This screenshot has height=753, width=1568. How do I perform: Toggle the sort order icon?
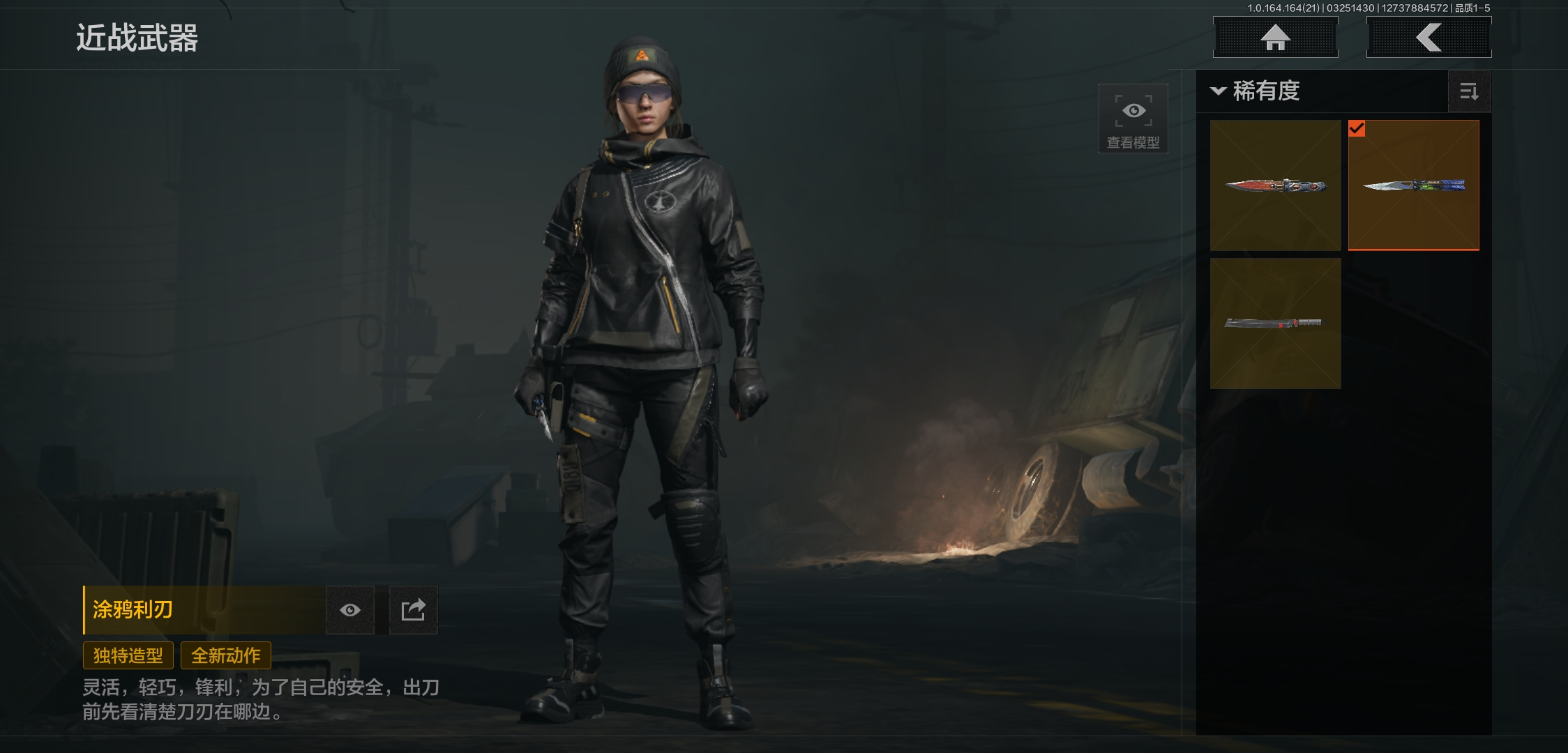click(1469, 91)
